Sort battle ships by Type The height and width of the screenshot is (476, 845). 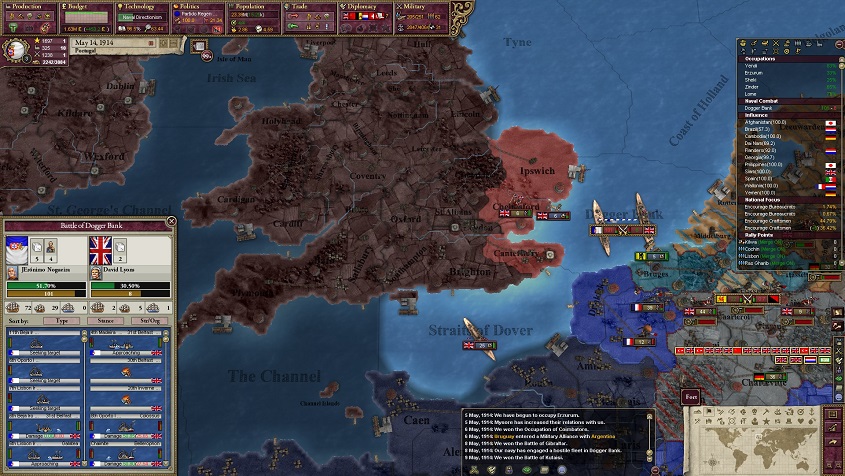click(63, 322)
